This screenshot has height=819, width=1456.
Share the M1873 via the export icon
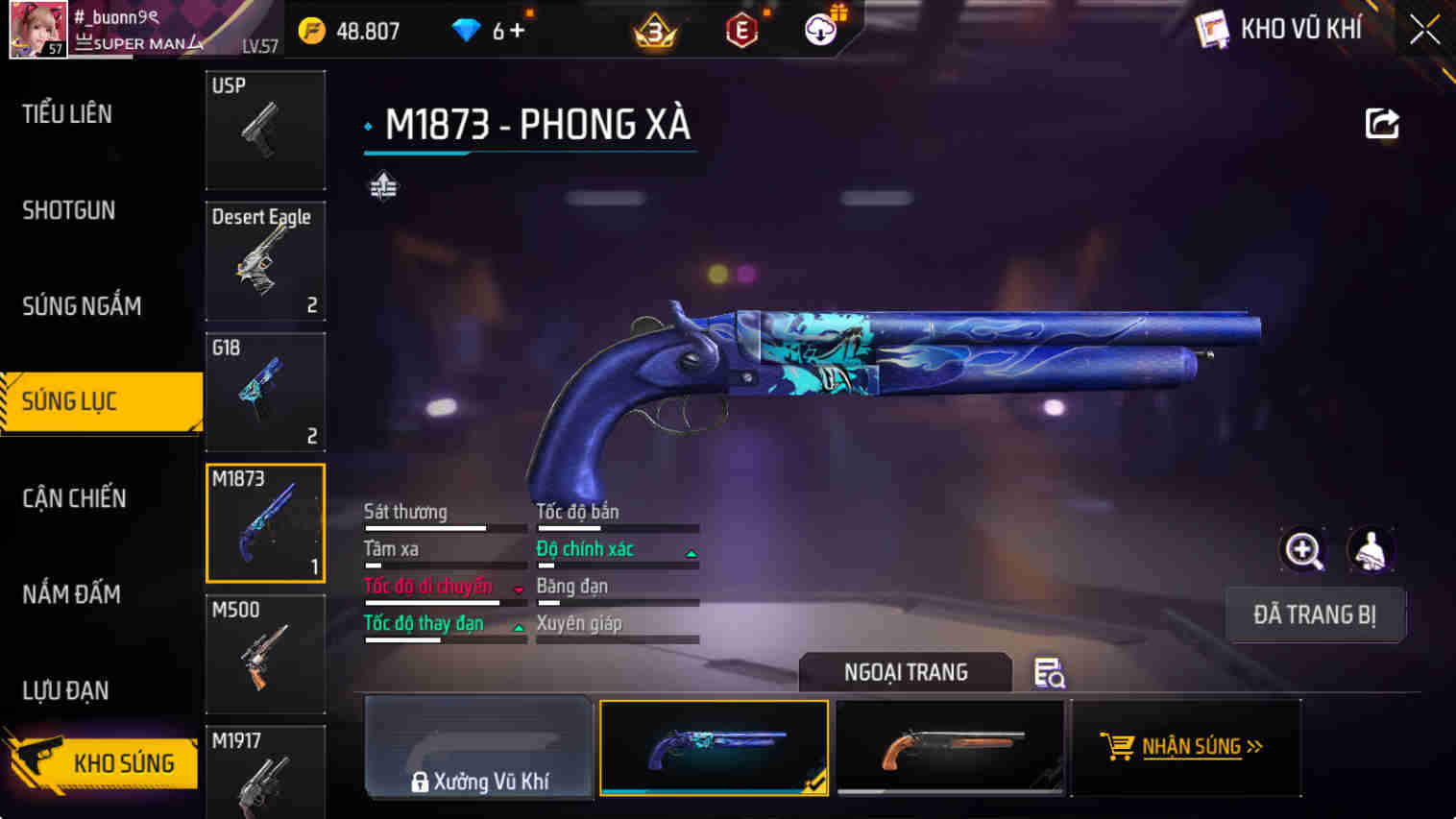[x=1381, y=123]
